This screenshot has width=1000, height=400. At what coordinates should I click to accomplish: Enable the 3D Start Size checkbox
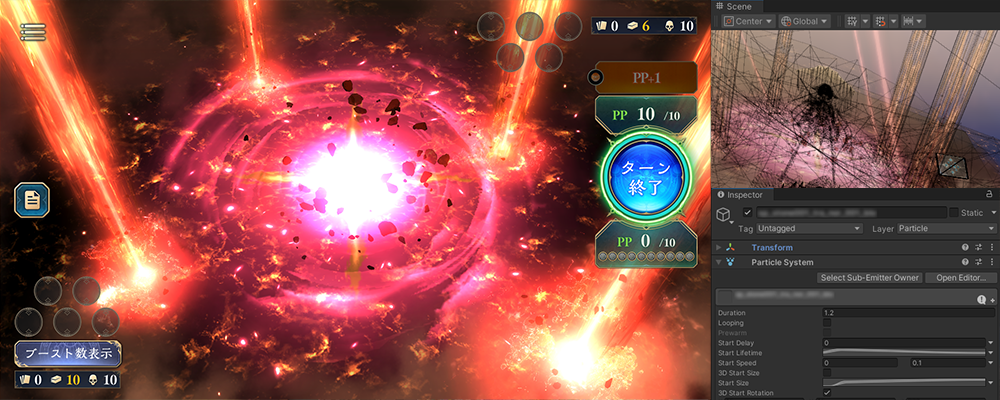tap(827, 372)
